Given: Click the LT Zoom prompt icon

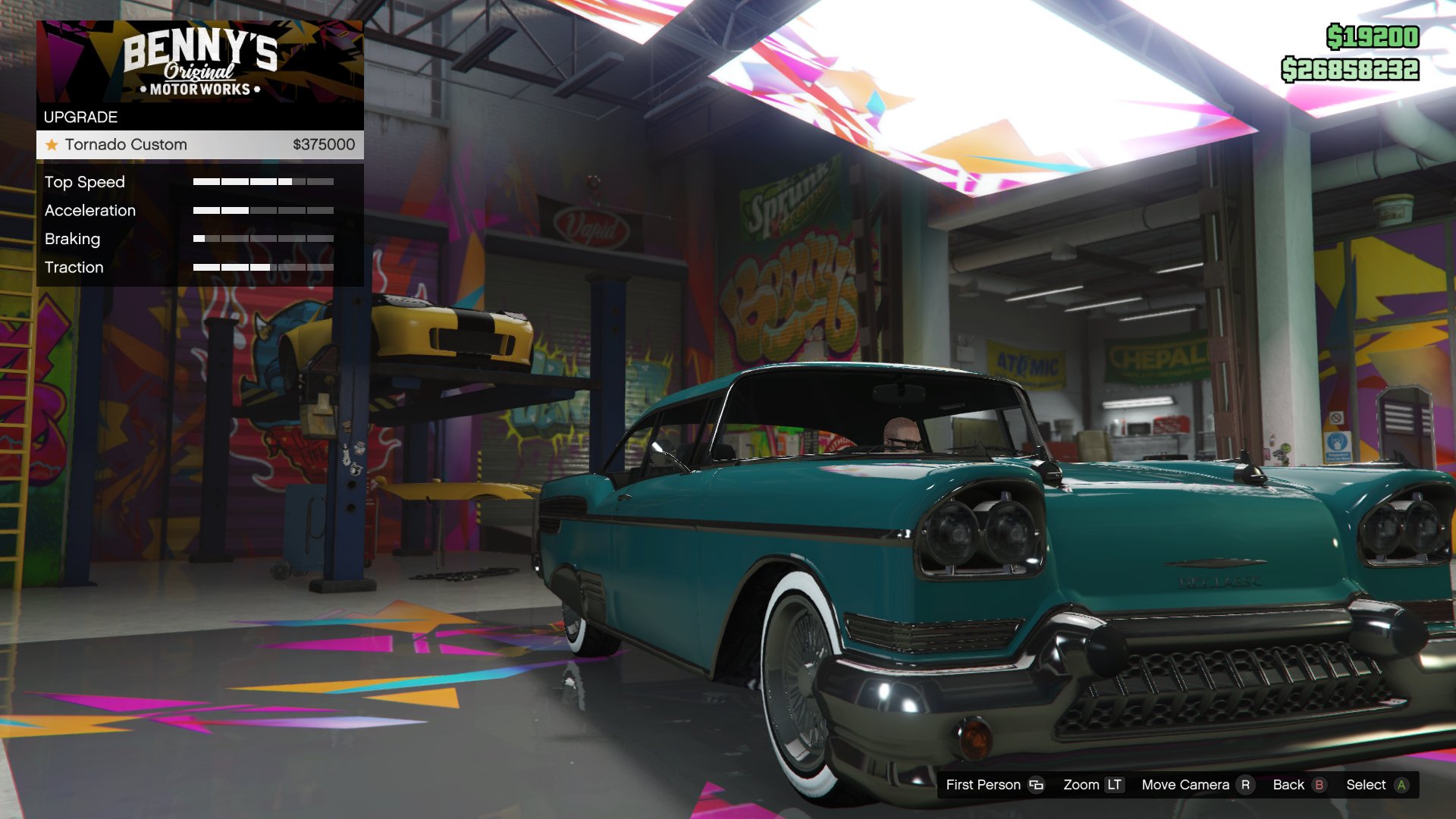Looking at the screenshot, I should [x=1112, y=785].
